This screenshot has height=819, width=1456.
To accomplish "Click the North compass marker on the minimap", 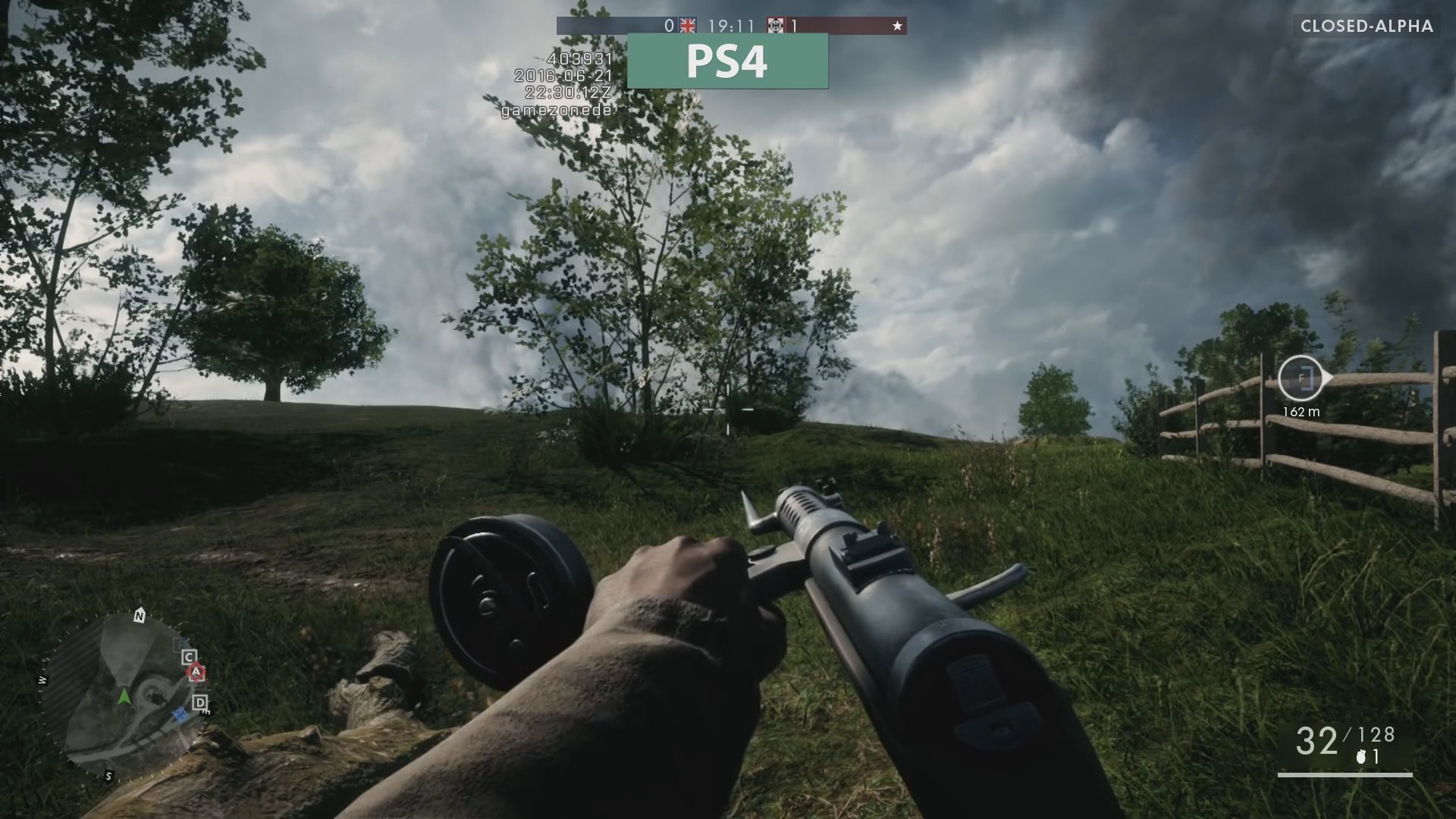I will tap(139, 616).
